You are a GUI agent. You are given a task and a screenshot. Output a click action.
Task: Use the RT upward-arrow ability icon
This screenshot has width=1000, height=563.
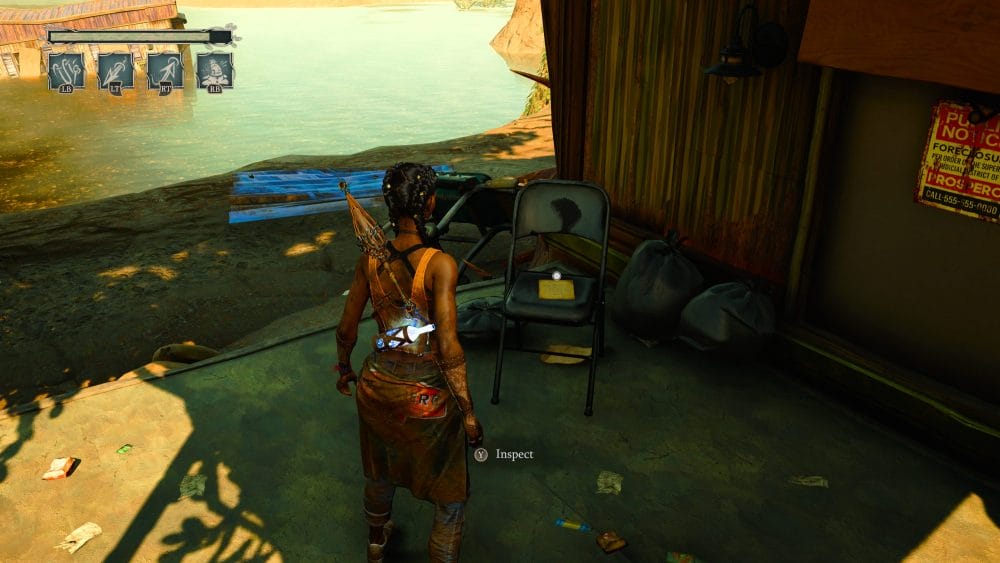[x=165, y=70]
